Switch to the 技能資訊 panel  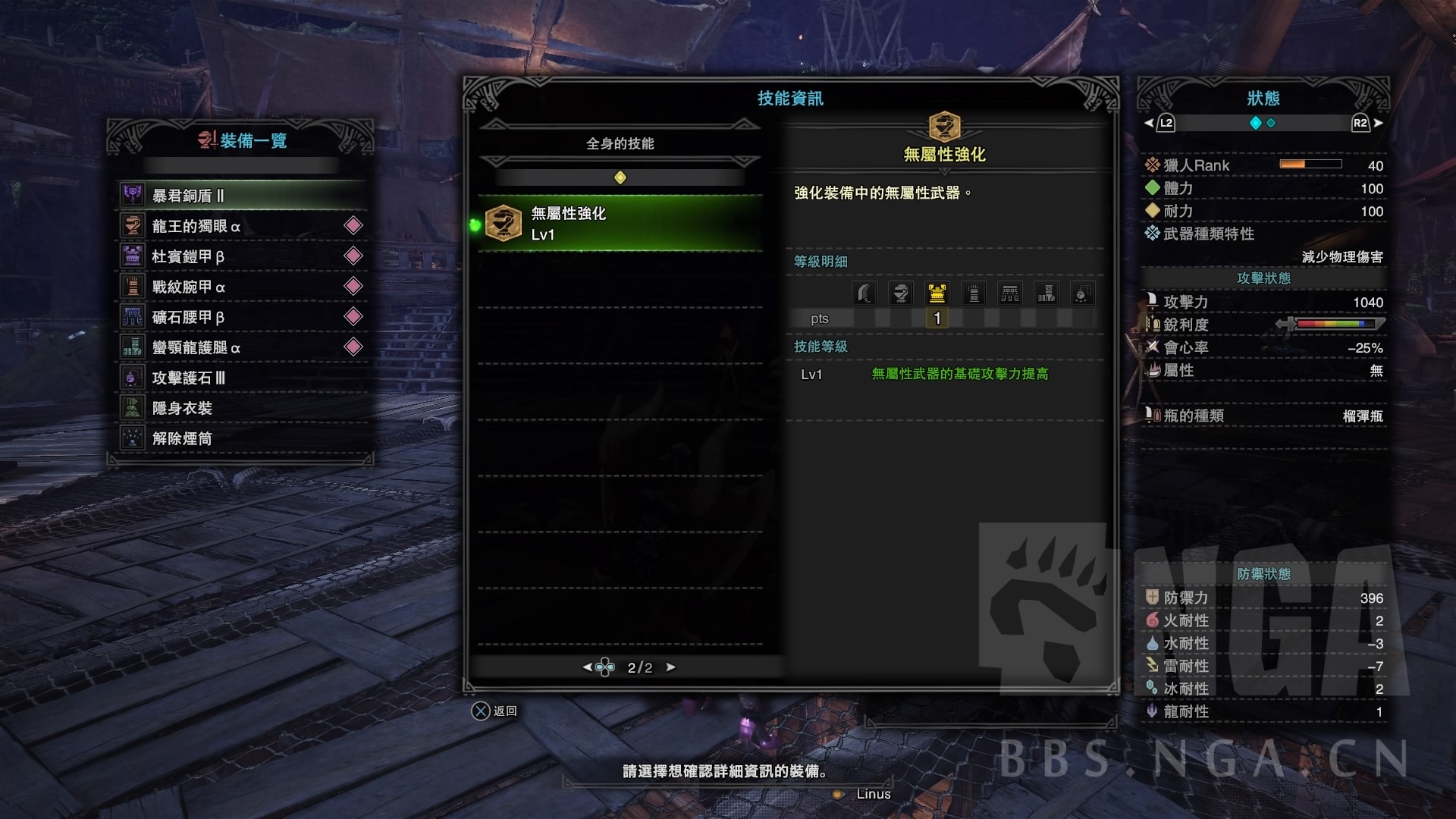789,98
